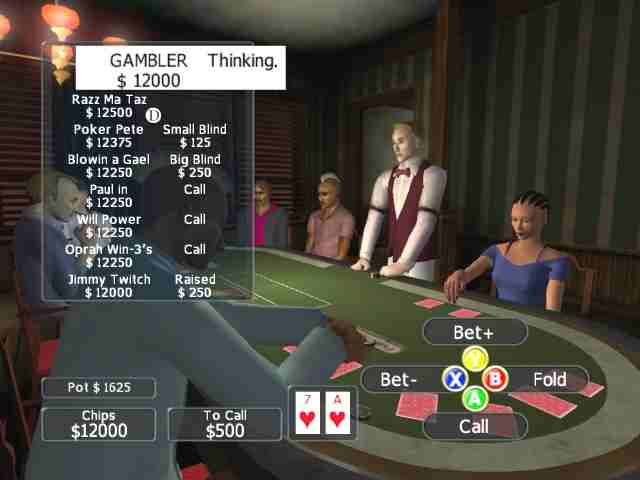
Task: Lower the wager with Bet-
Action: tap(400, 380)
